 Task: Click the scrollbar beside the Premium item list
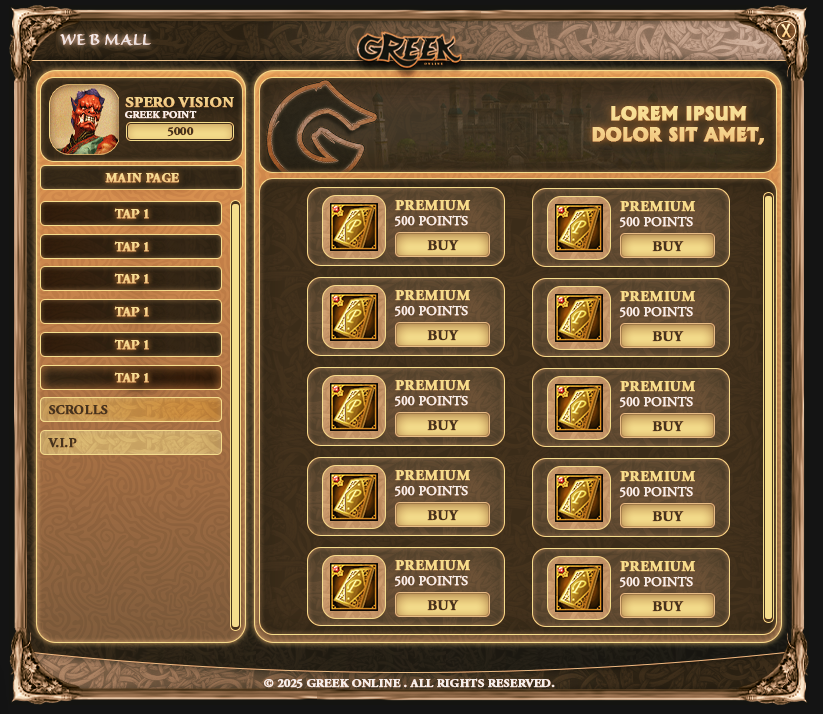[768, 406]
